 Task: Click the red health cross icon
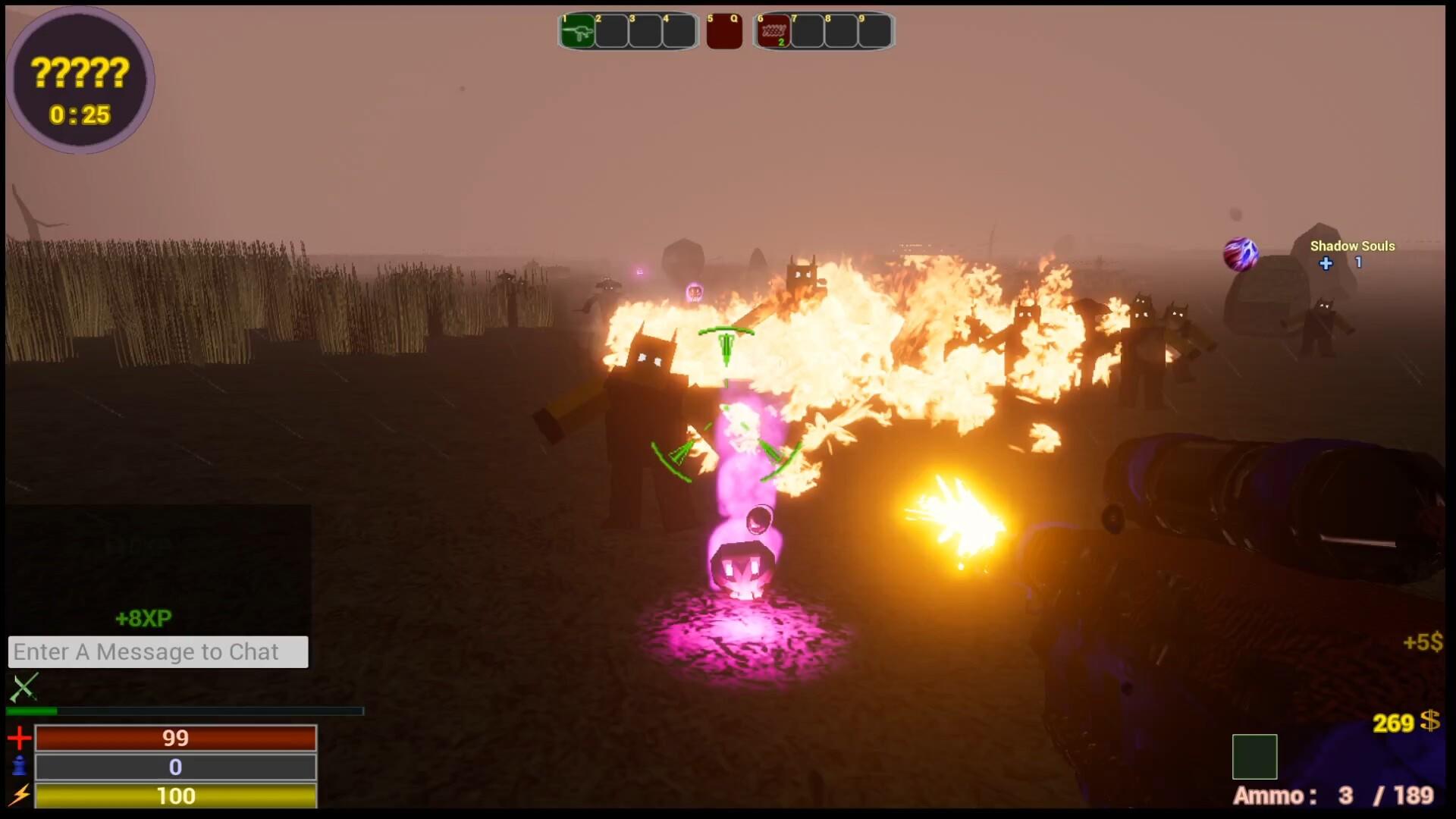point(20,736)
